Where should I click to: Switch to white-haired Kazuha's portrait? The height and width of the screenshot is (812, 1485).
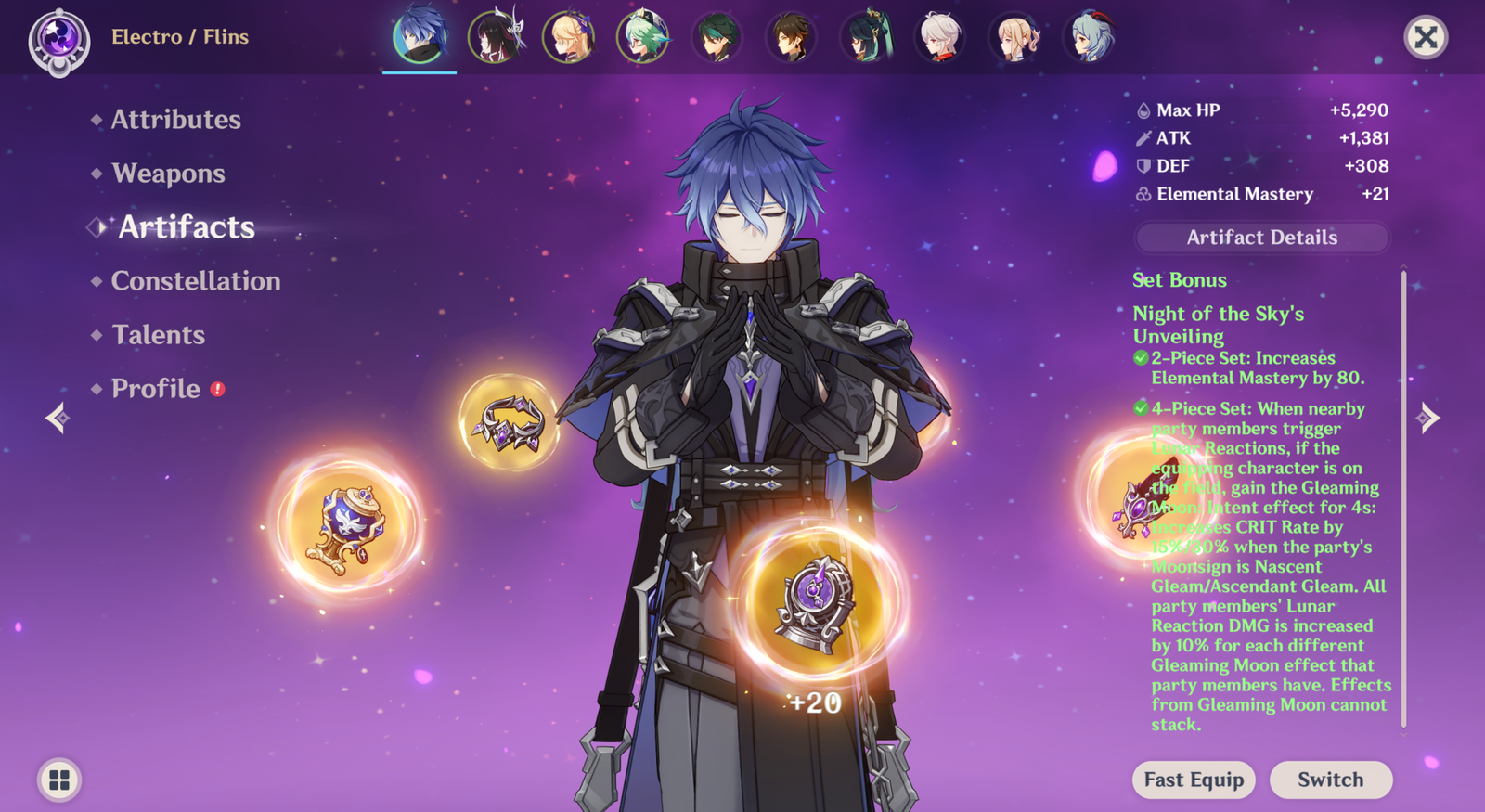pyautogui.click(x=939, y=37)
